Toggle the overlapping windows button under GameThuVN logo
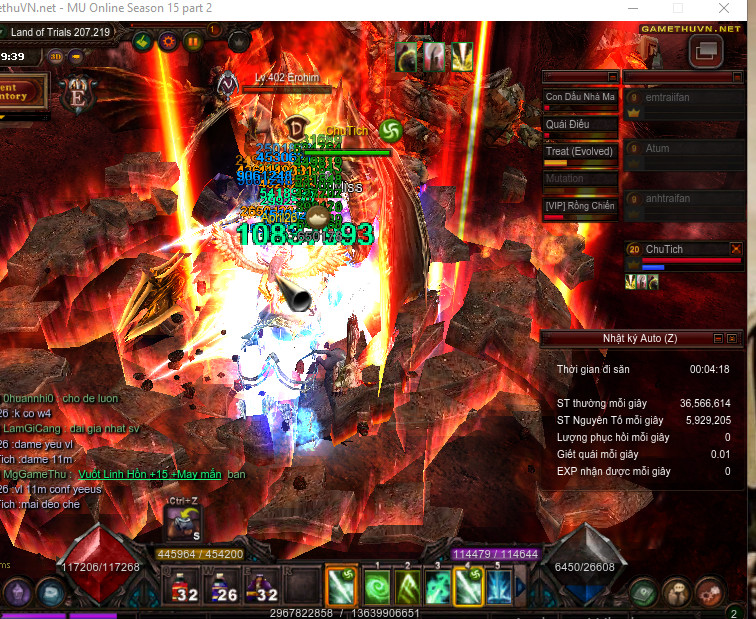Image resolution: width=756 pixels, height=619 pixels. (x=706, y=53)
